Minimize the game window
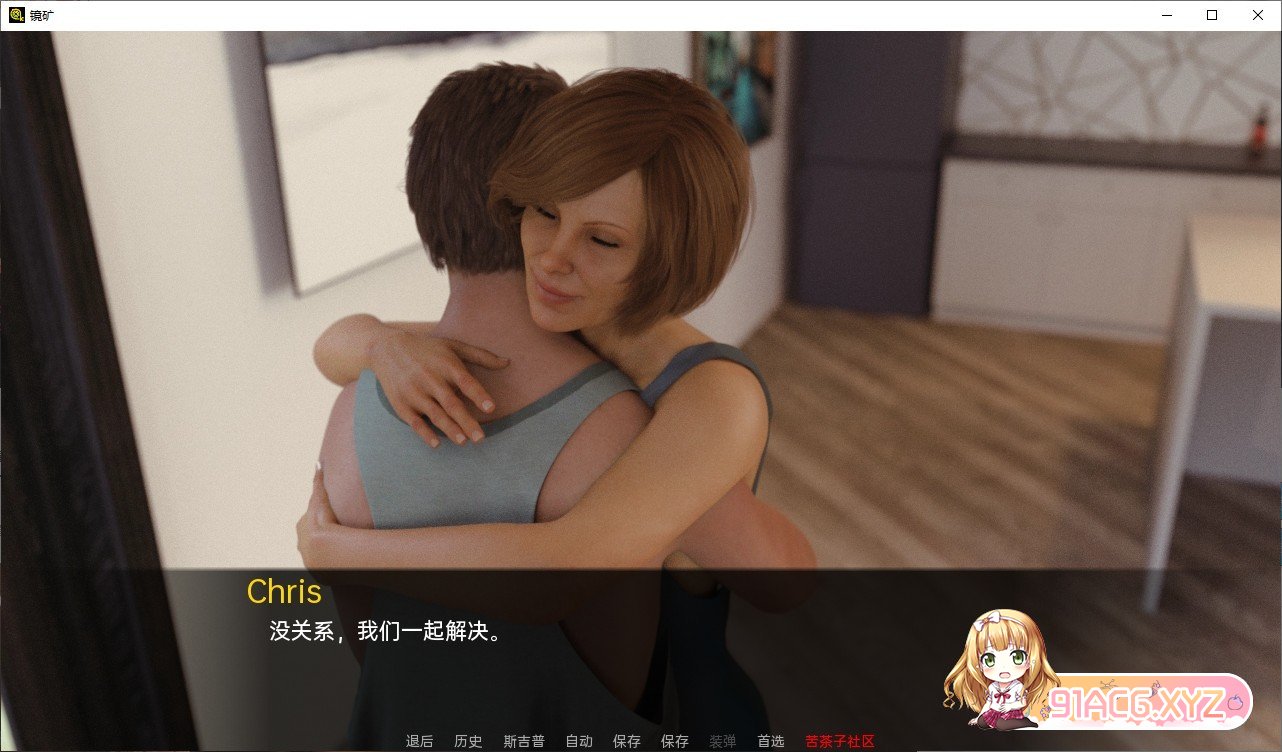Viewport: 1282px width, 752px height. (1166, 15)
